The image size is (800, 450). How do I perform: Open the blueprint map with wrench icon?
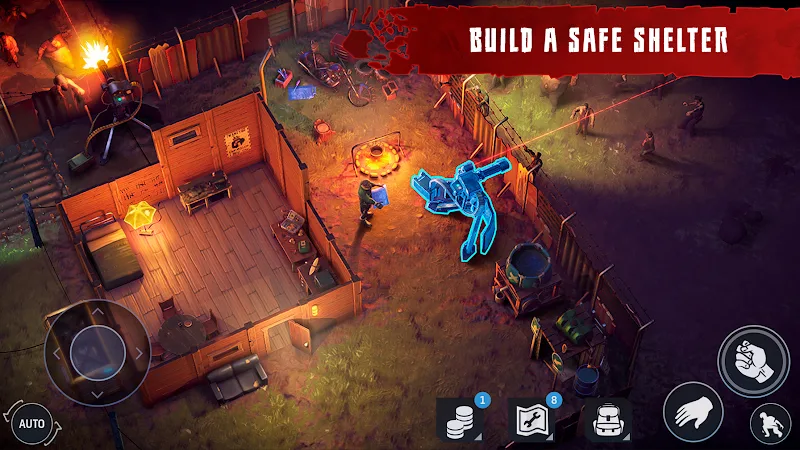532,421
